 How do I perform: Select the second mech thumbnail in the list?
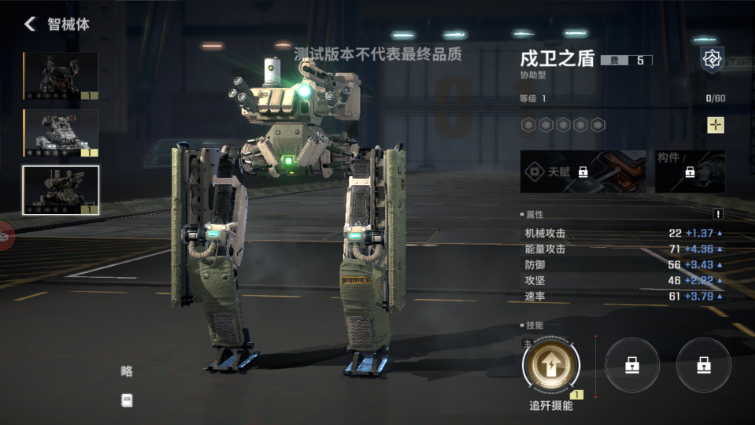tap(60, 133)
